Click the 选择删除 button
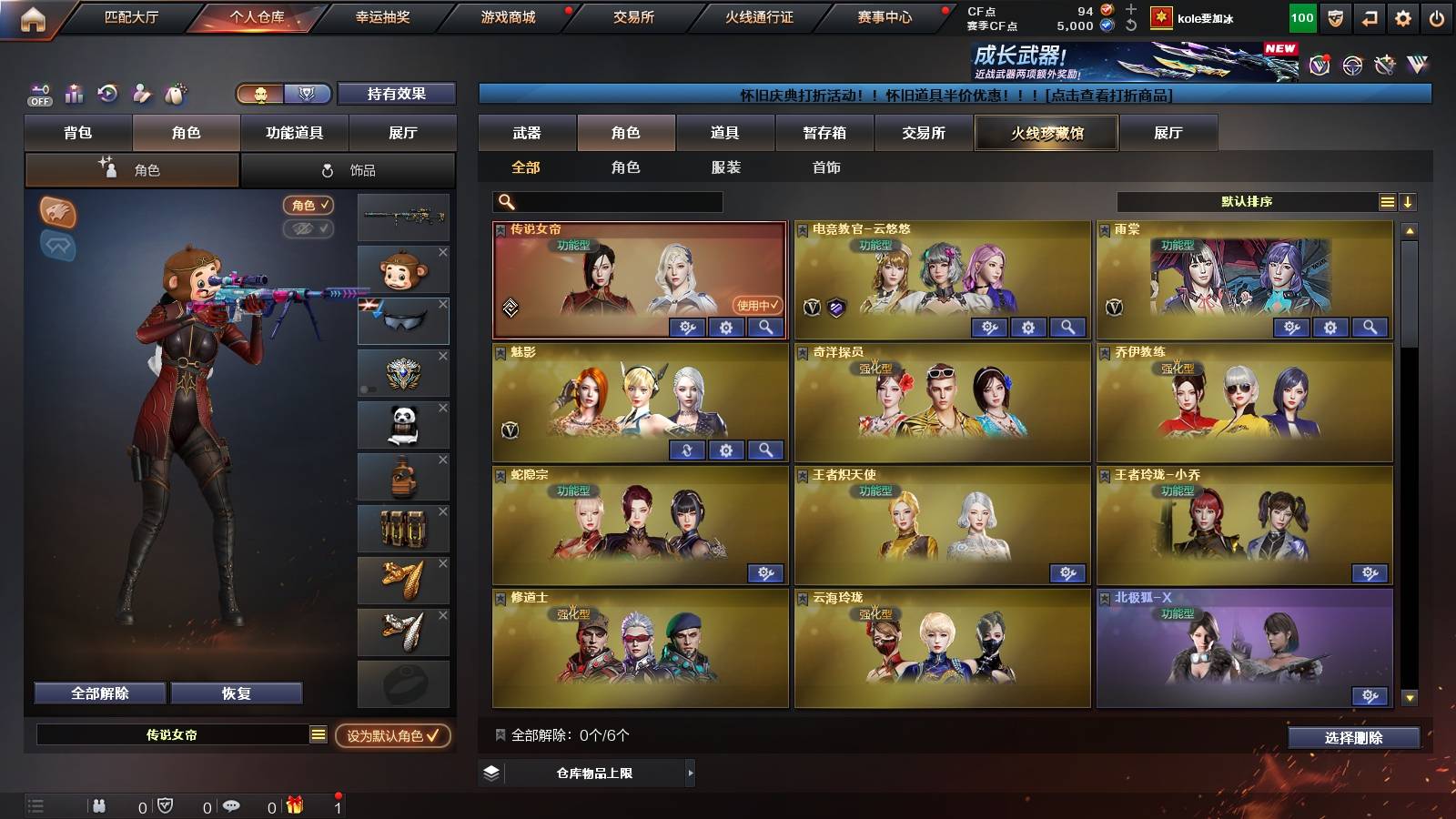Viewport: 1456px width, 819px height. (1354, 738)
